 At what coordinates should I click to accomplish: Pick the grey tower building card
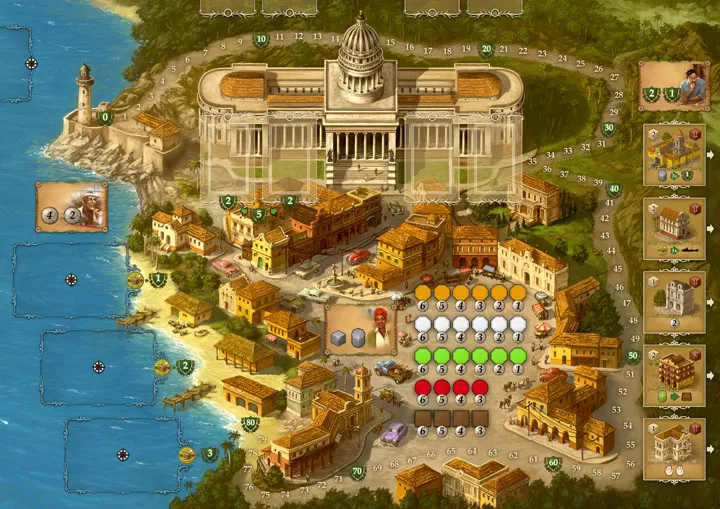coord(673,302)
